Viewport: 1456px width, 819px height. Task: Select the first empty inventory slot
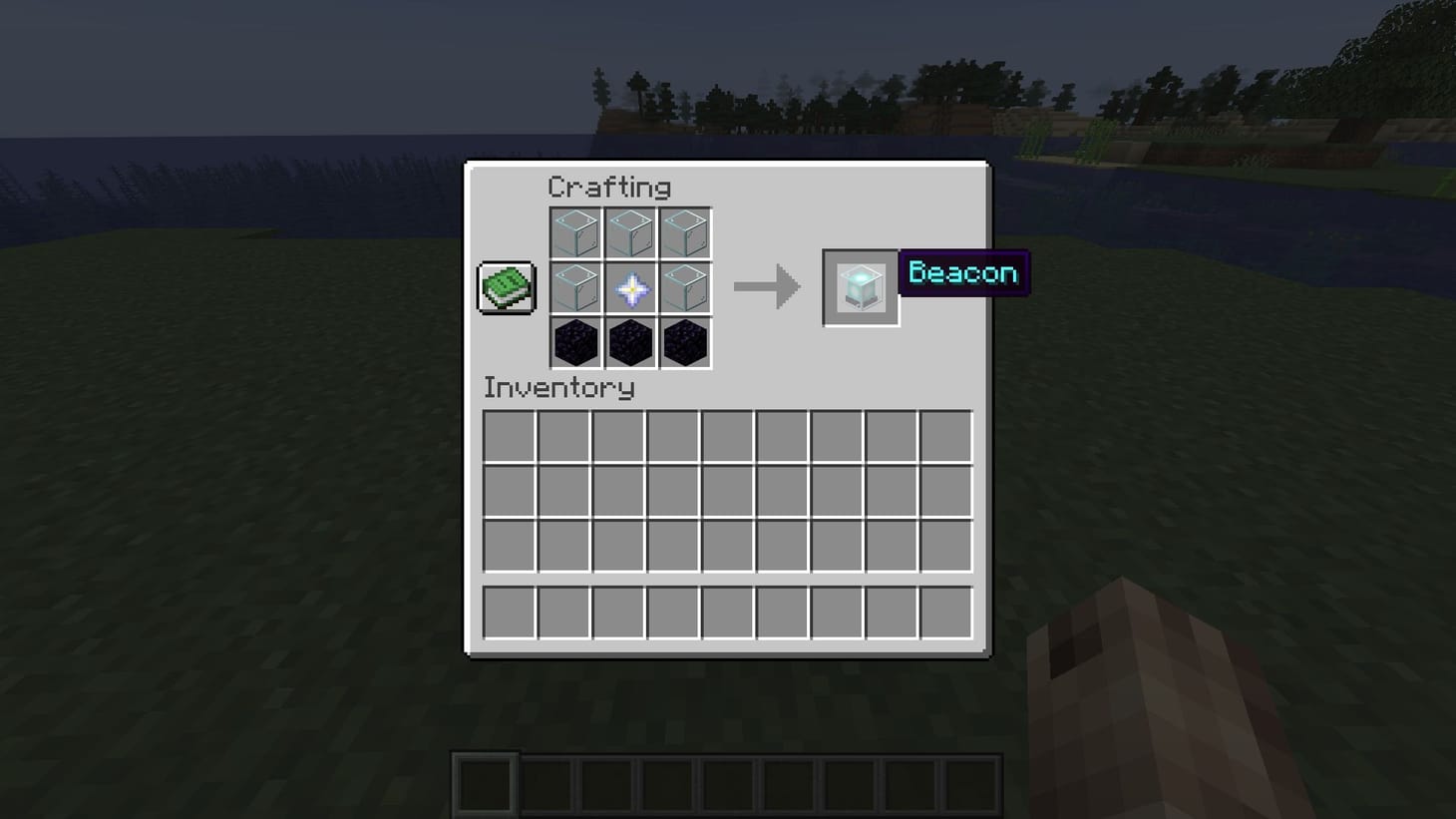(x=509, y=436)
